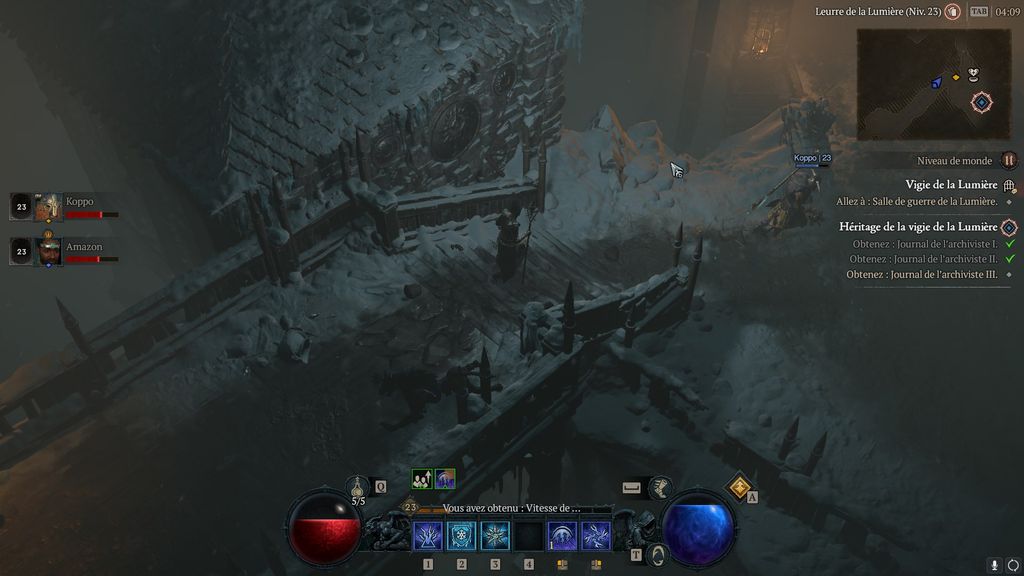Select Amazon's party portrait
The width and height of the screenshot is (1024, 576).
click(47, 251)
